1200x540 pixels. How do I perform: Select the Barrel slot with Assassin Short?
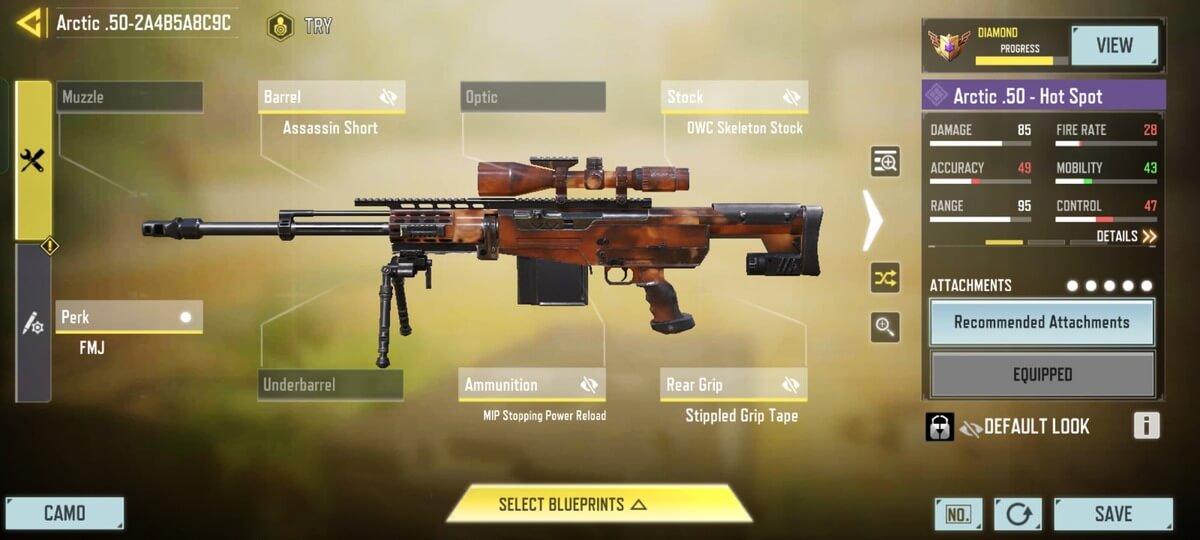[331, 97]
